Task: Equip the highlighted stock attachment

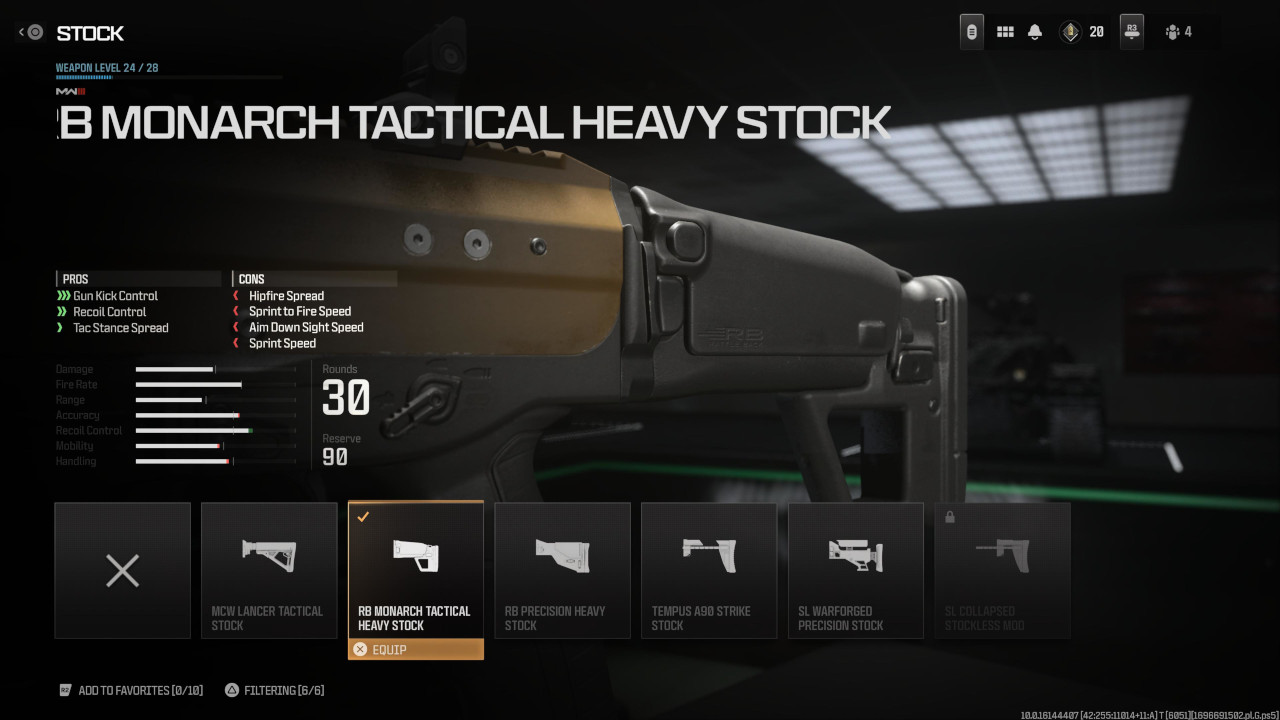Action: 415,649
